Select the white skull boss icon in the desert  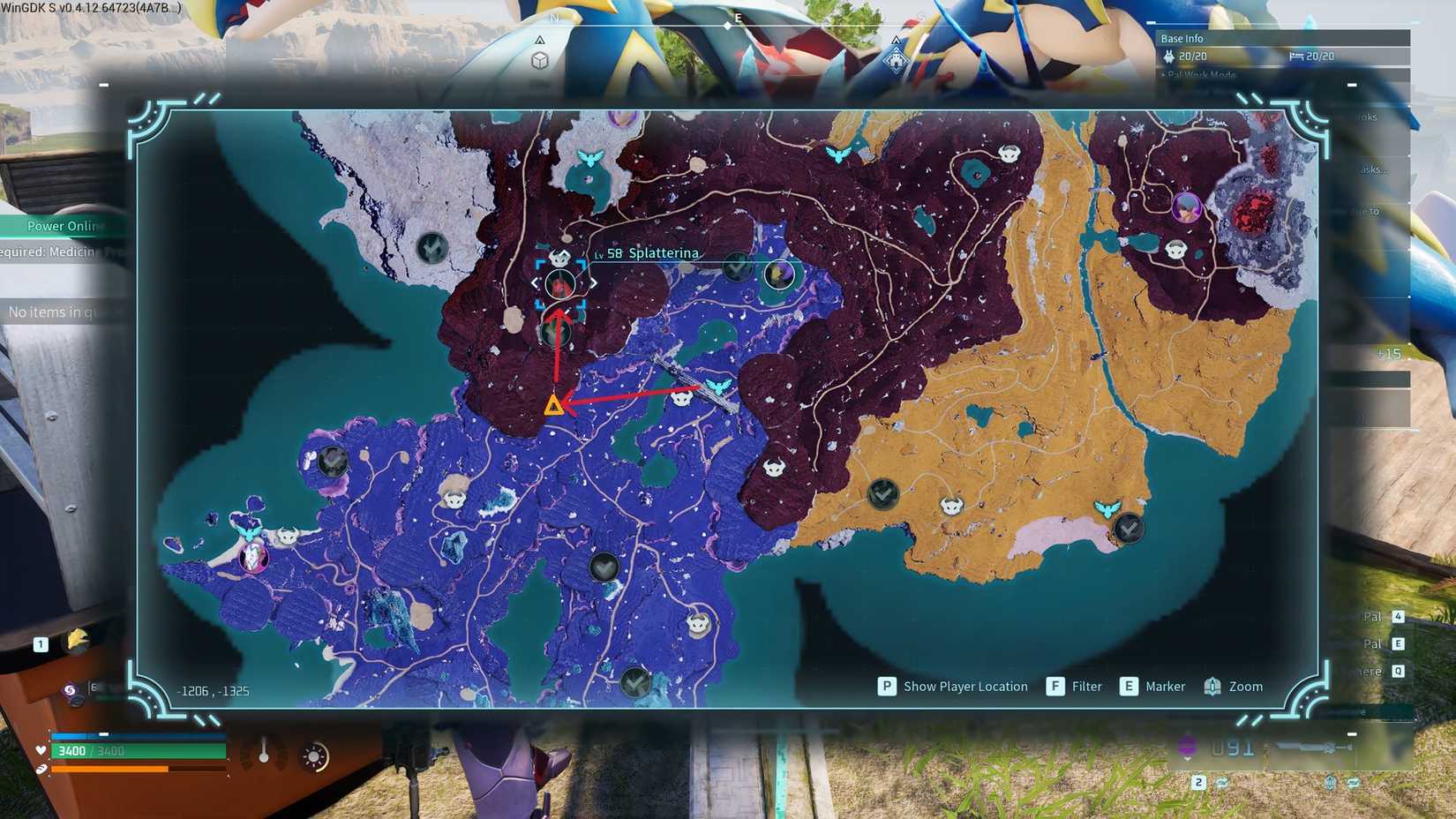click(950, 507)
